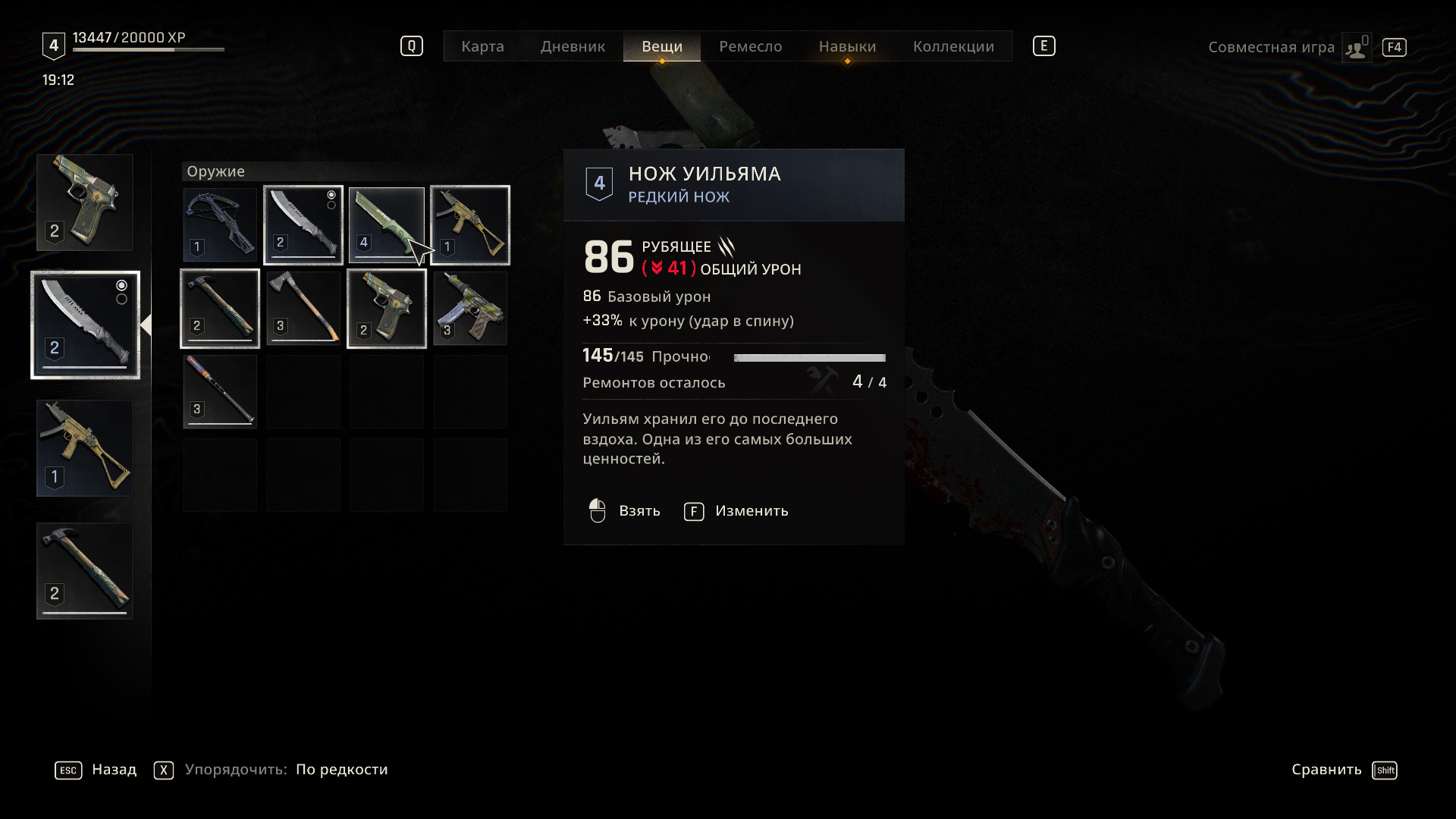Go back with the Назад button
This screenshot has height=819, width=1456.
(96, 770)
